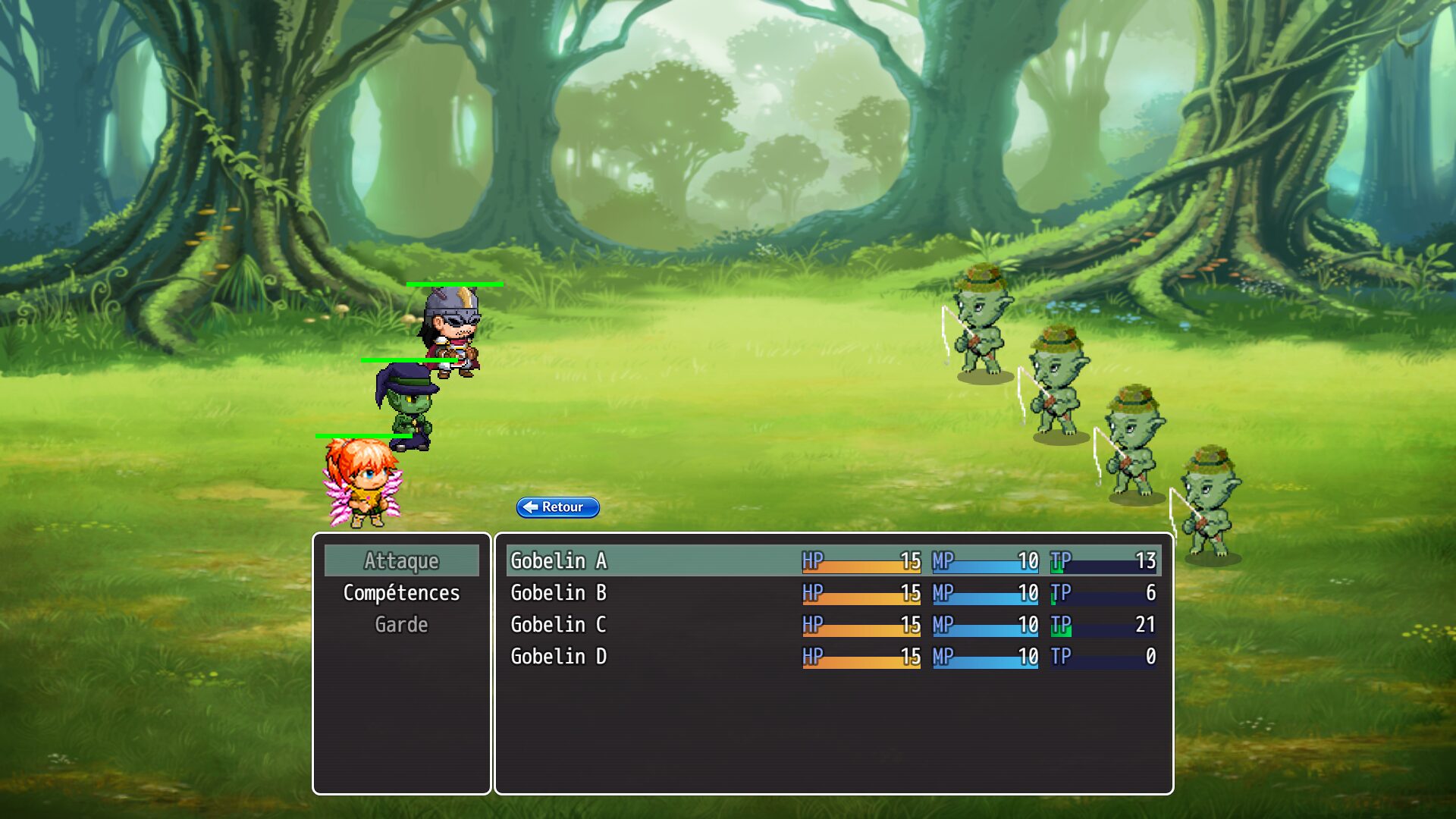Open the Compétences menu
This screenshot has height=819, width=1456.
coord(401,592)
